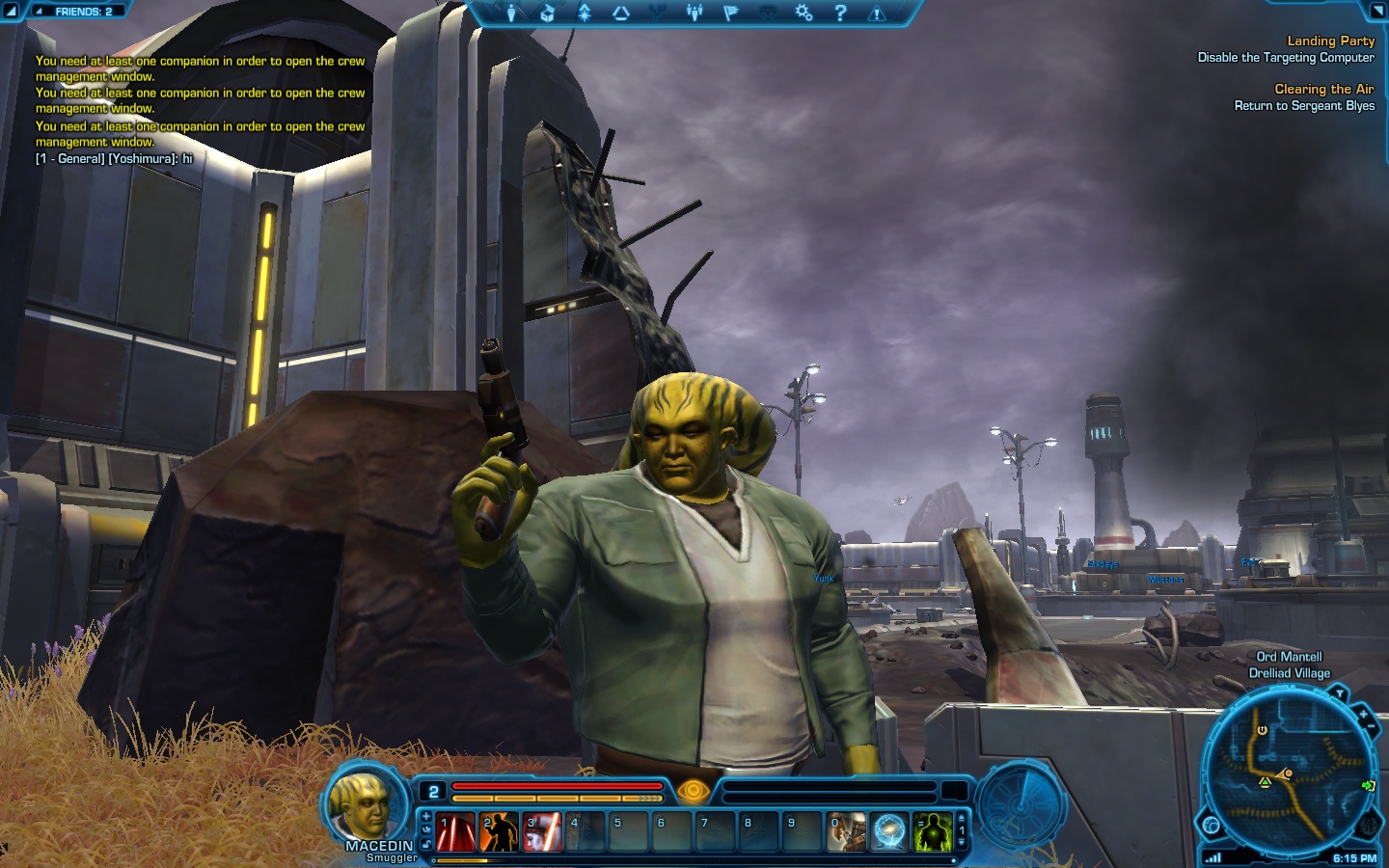
Task: Select the Clearing the Air mission tracker
Action: 1323,89
